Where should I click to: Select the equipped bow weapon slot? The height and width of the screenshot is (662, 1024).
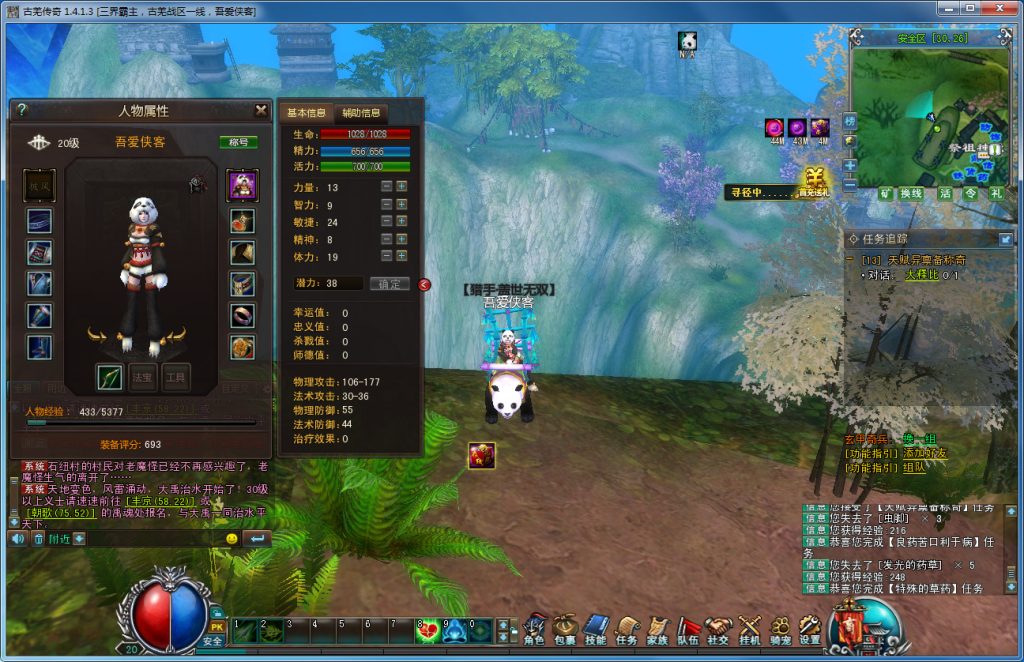pyautogui.click(x=109, y=376)
